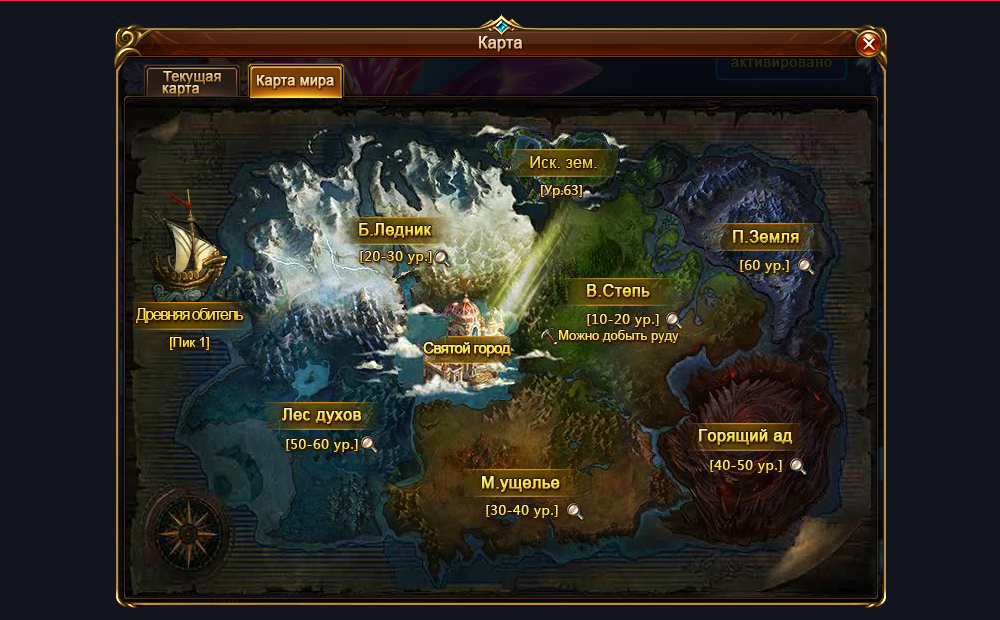
Task: View П.Земля details via magnifier icon
Action: pos(805,266)
